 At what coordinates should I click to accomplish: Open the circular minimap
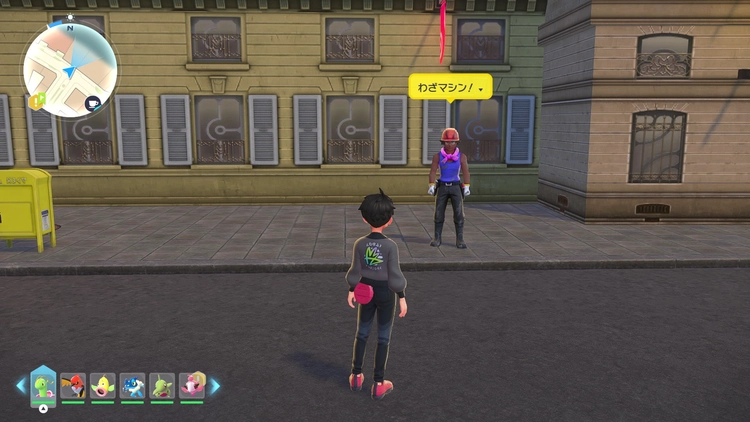(x=70, y=69)
